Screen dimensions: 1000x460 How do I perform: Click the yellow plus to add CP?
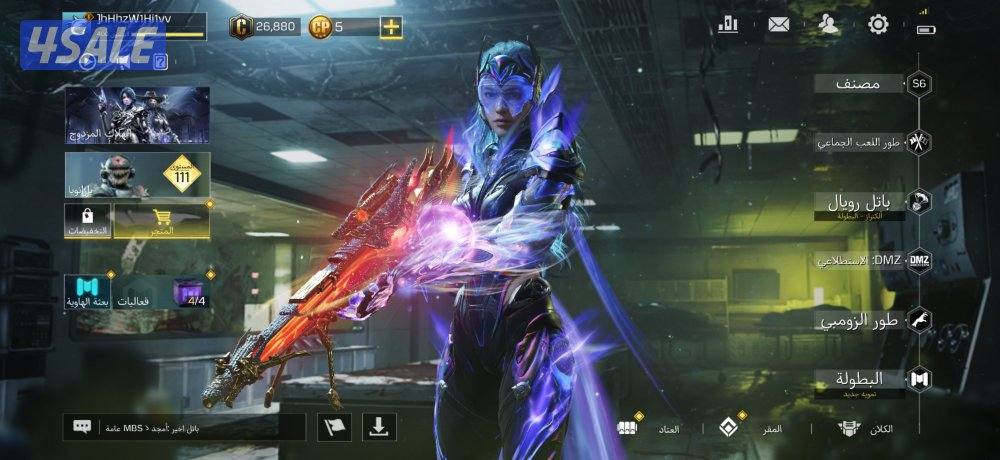(391, 27)
